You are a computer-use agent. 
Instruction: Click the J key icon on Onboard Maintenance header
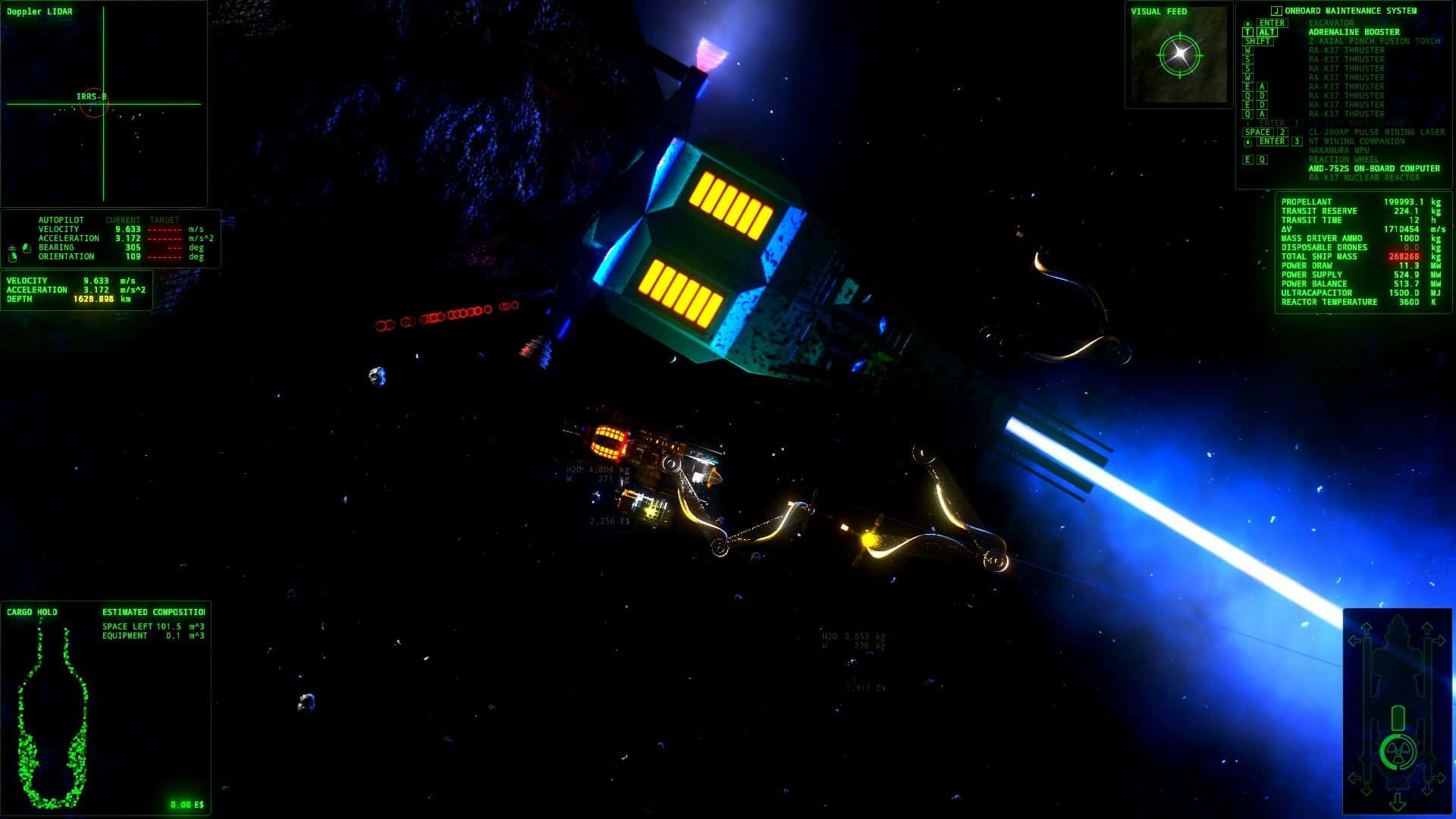(x=1276, y=11)
